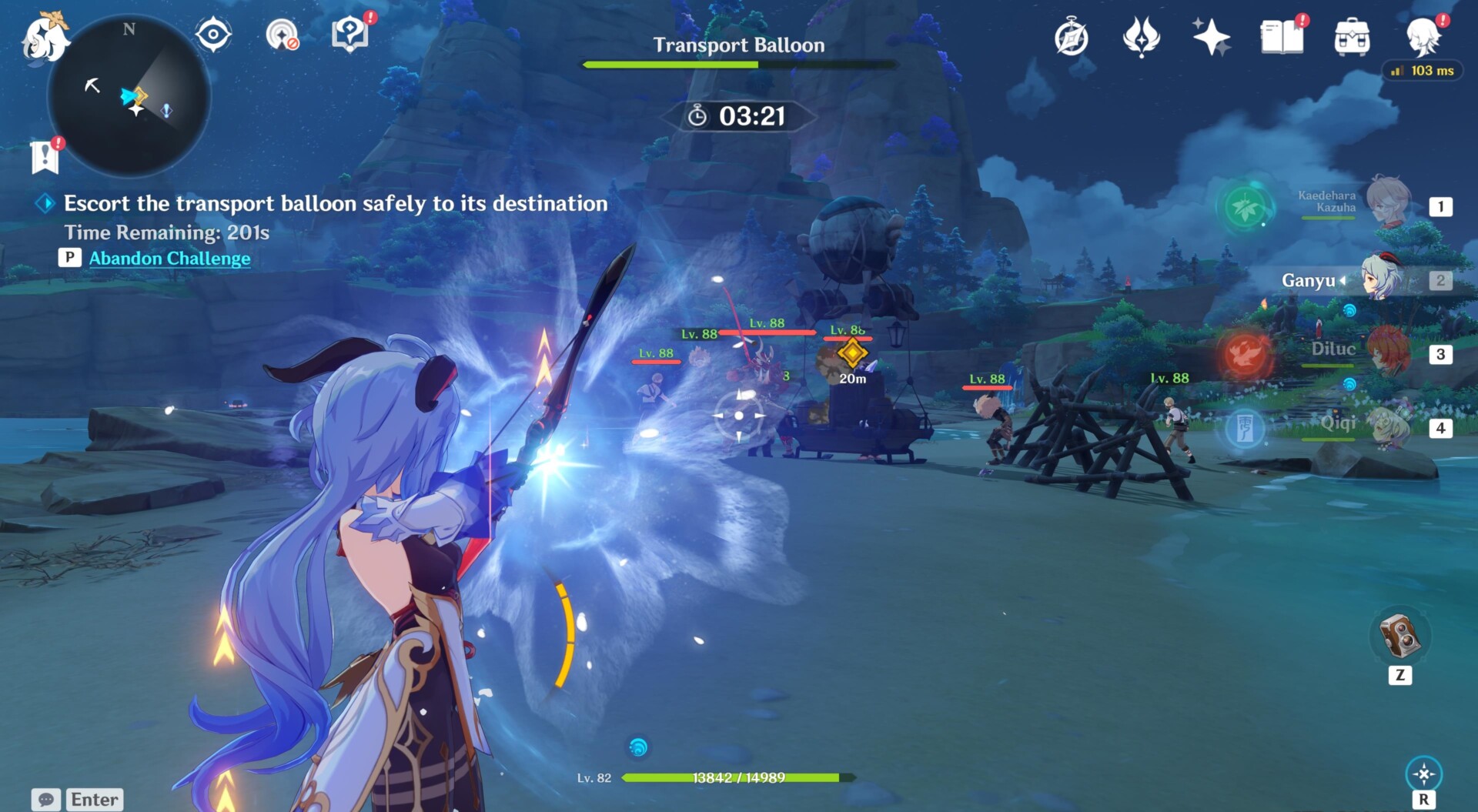Open the Adventurer Handbook compass icon
This screenshot has height=812, width=1478.
pos(1072,35)
